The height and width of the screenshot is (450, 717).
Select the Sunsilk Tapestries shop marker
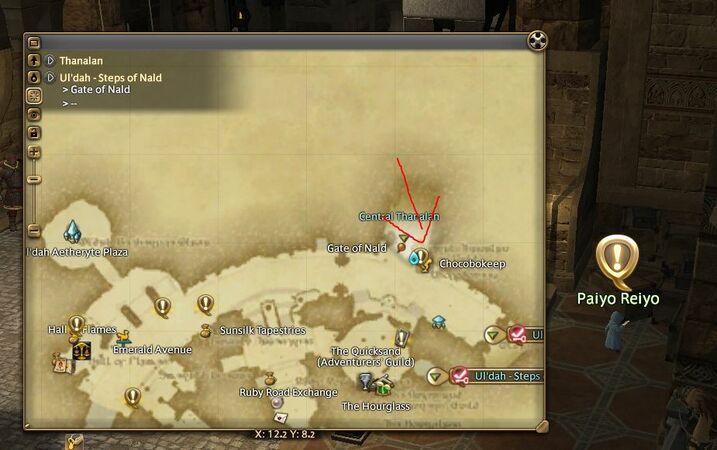[x=205, y=329]
